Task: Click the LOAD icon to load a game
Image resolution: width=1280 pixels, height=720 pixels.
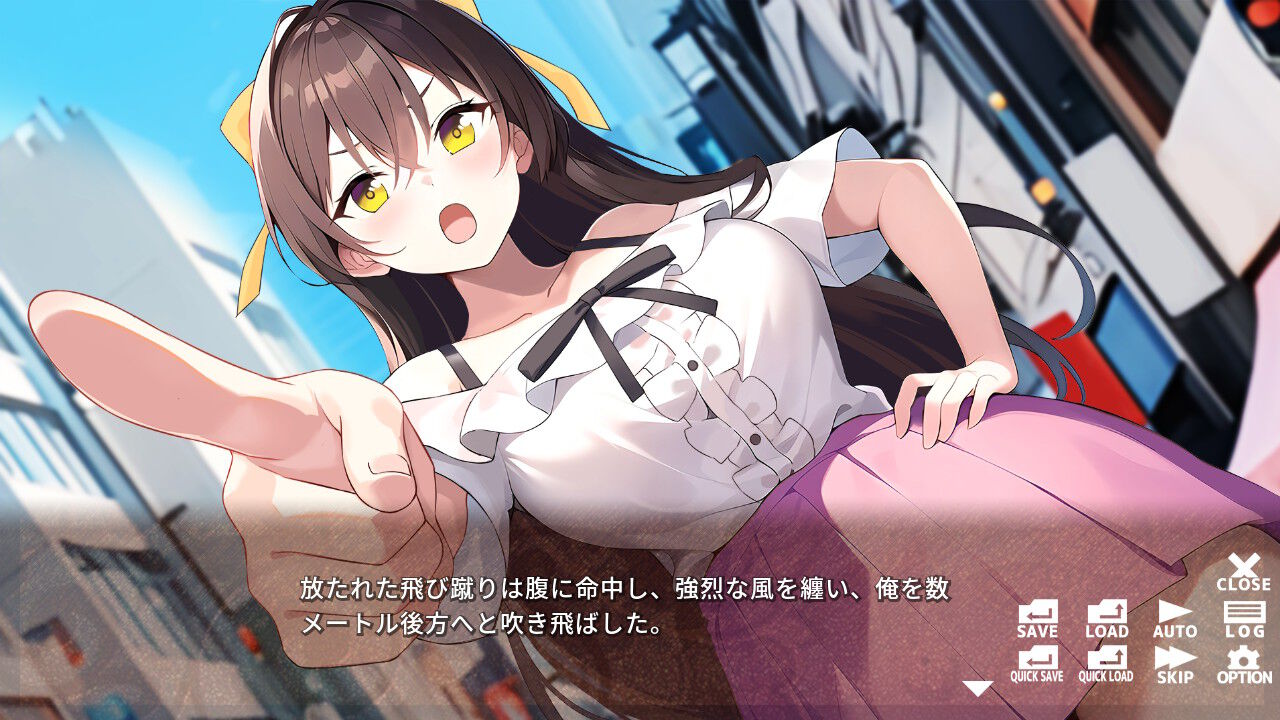Action: click(x=1107, y=617)
